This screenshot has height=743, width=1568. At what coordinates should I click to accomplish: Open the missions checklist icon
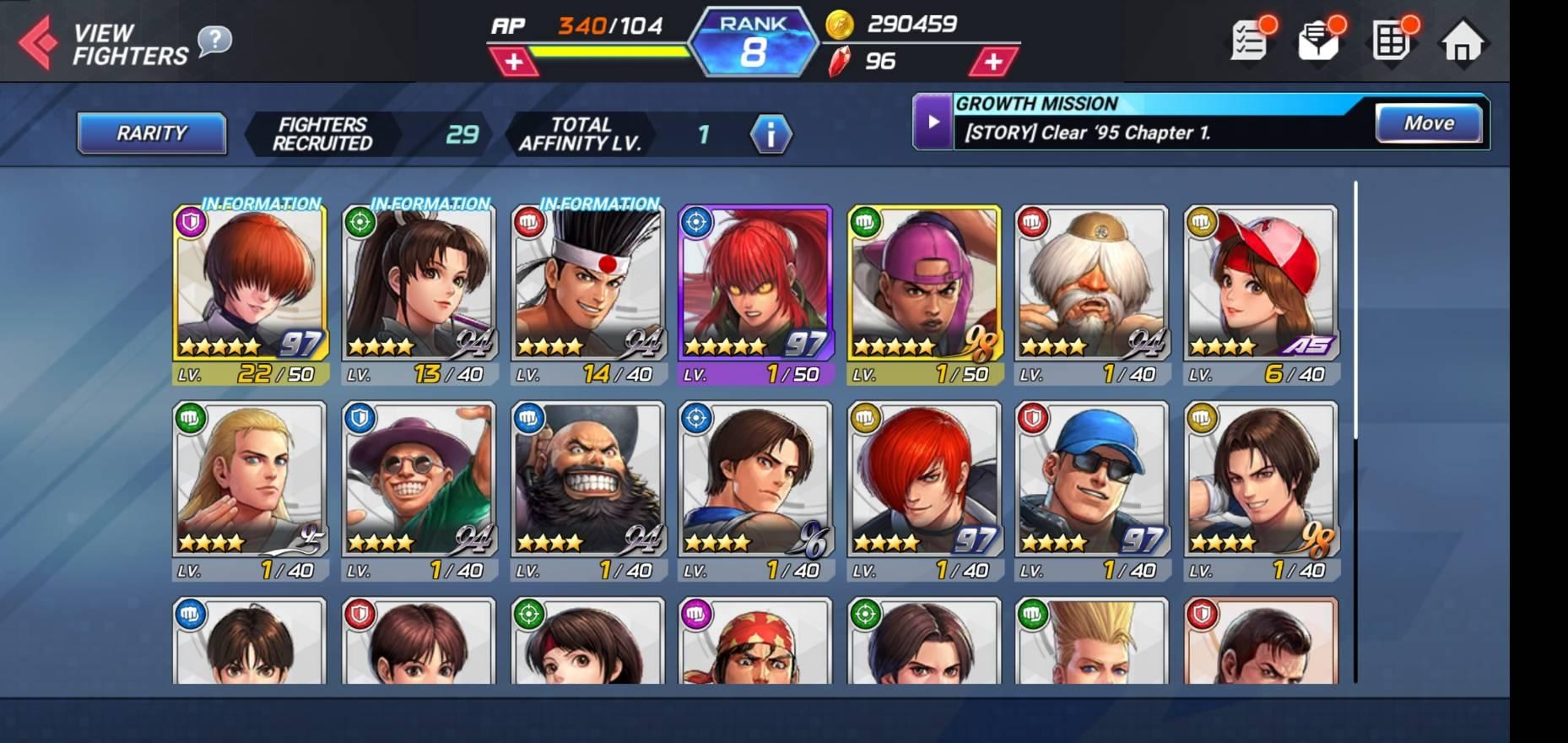tap(1250, 41)
